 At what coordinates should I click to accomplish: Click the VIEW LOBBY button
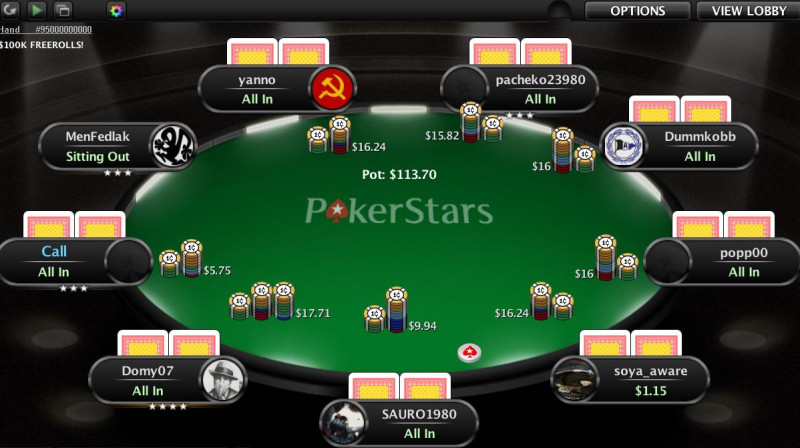click(x=748, y=11)
